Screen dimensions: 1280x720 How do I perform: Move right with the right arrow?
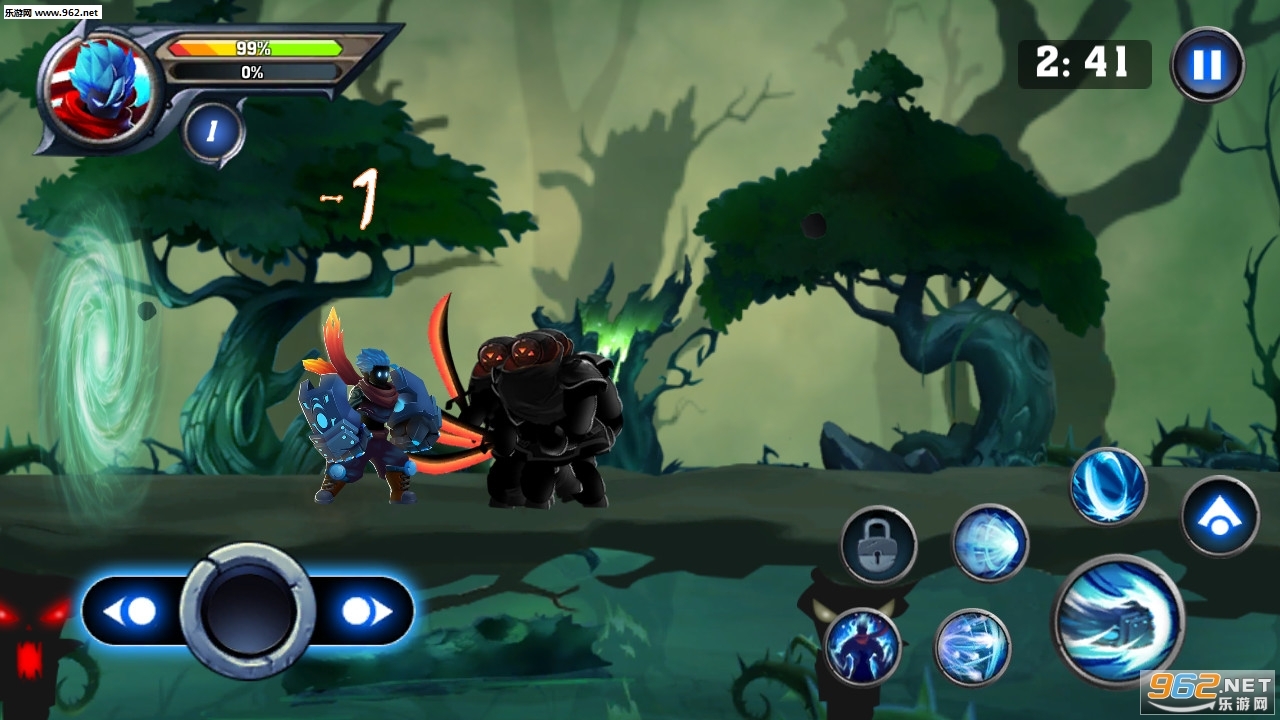tap(364, 611)
